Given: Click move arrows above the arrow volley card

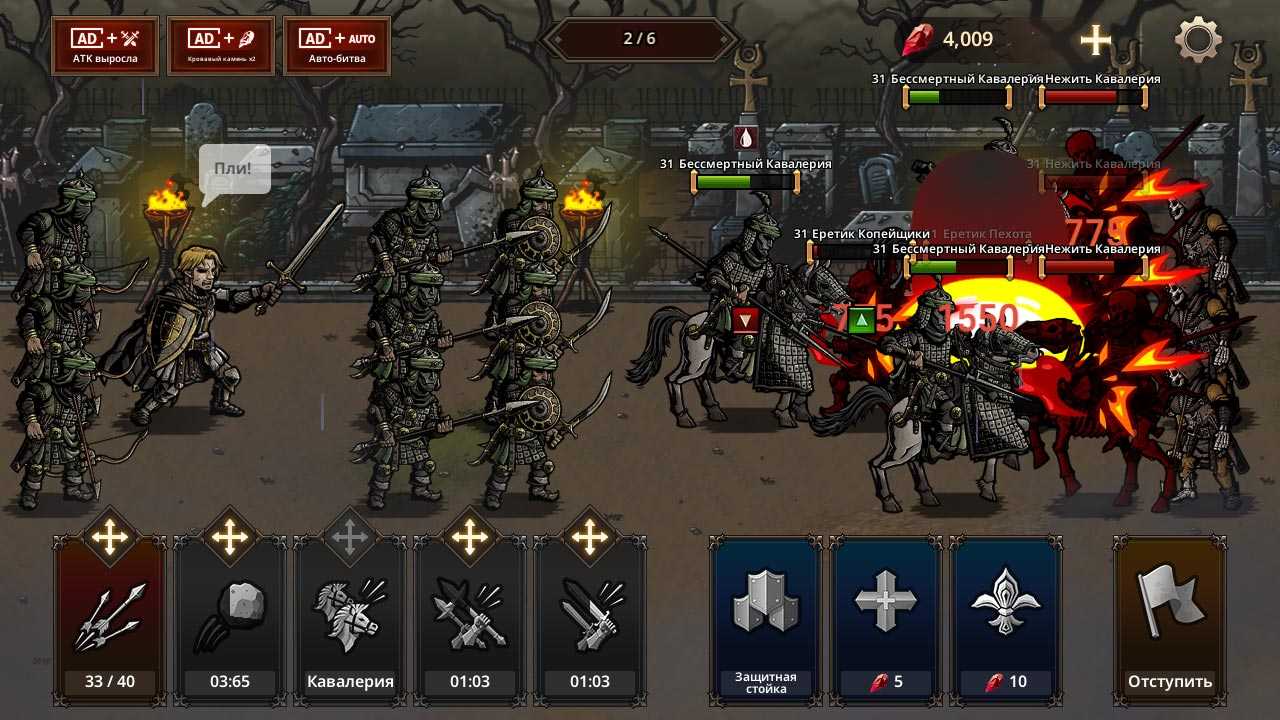Looking at the screenshot, I should point(110,538).
